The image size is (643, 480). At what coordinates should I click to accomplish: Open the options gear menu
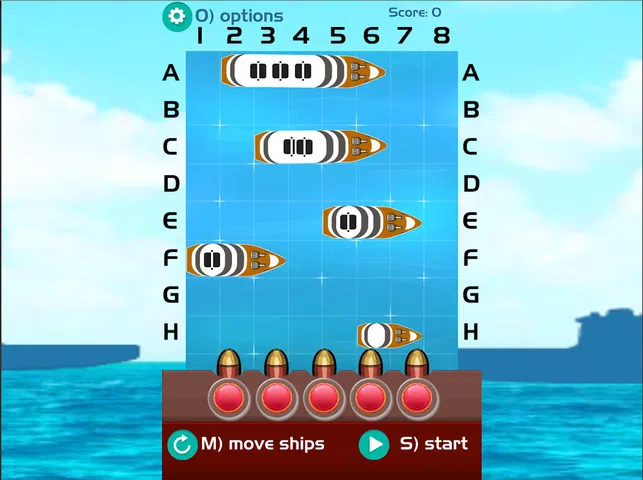[177, 15]
